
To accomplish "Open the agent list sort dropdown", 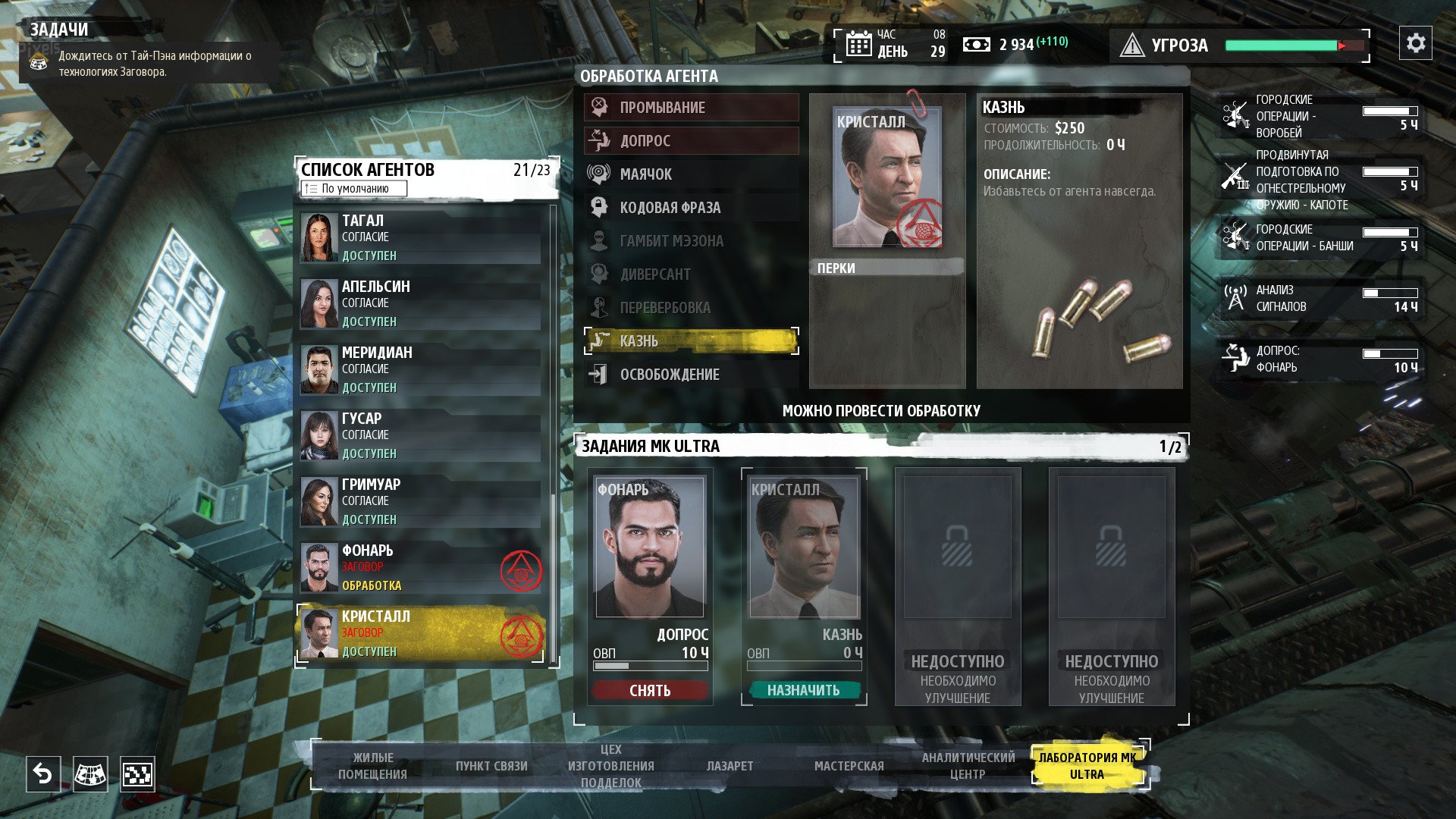I will pos(354,189).
